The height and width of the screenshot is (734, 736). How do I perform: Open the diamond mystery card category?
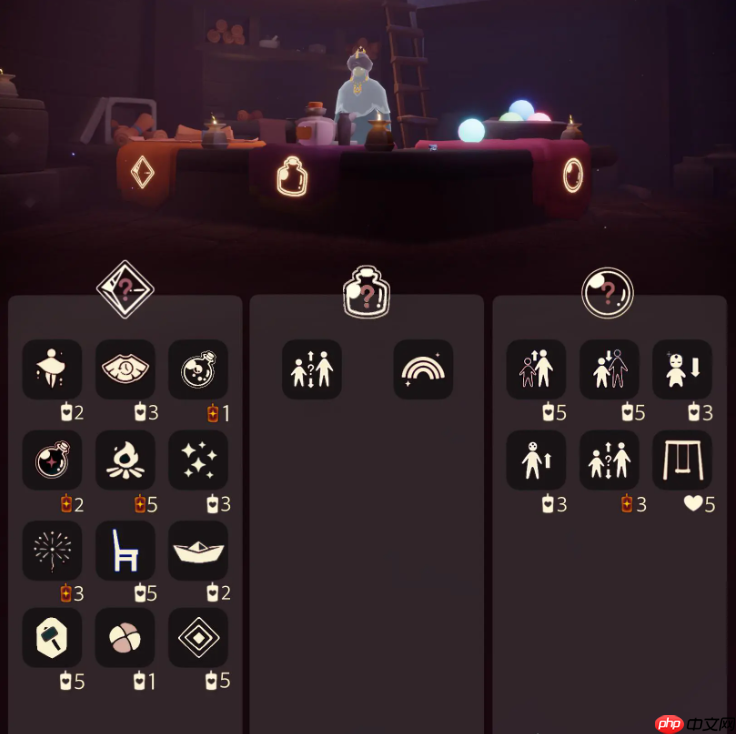point(124,289)
